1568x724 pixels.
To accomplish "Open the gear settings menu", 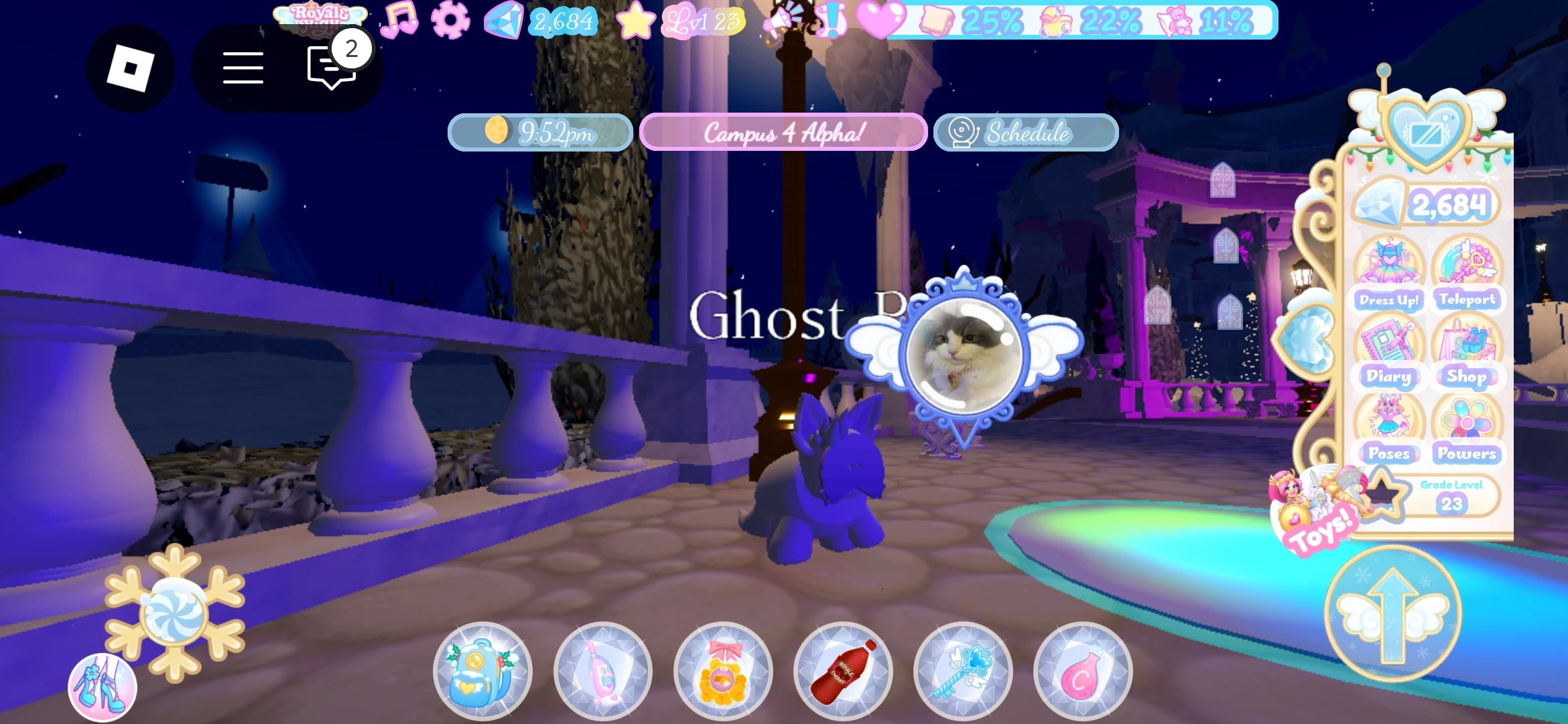I will pos(448,20).
